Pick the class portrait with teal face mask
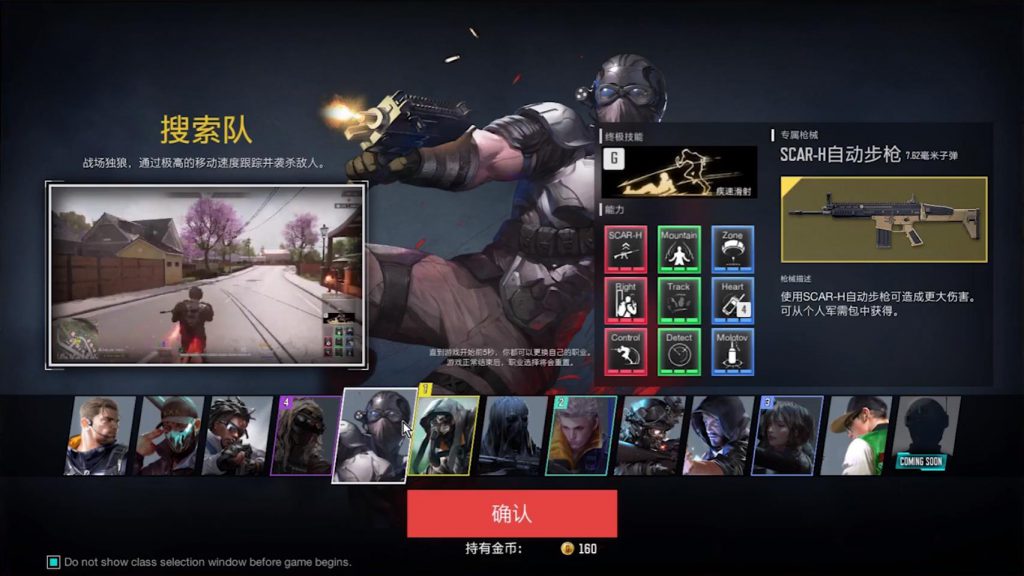 (169, 435)
